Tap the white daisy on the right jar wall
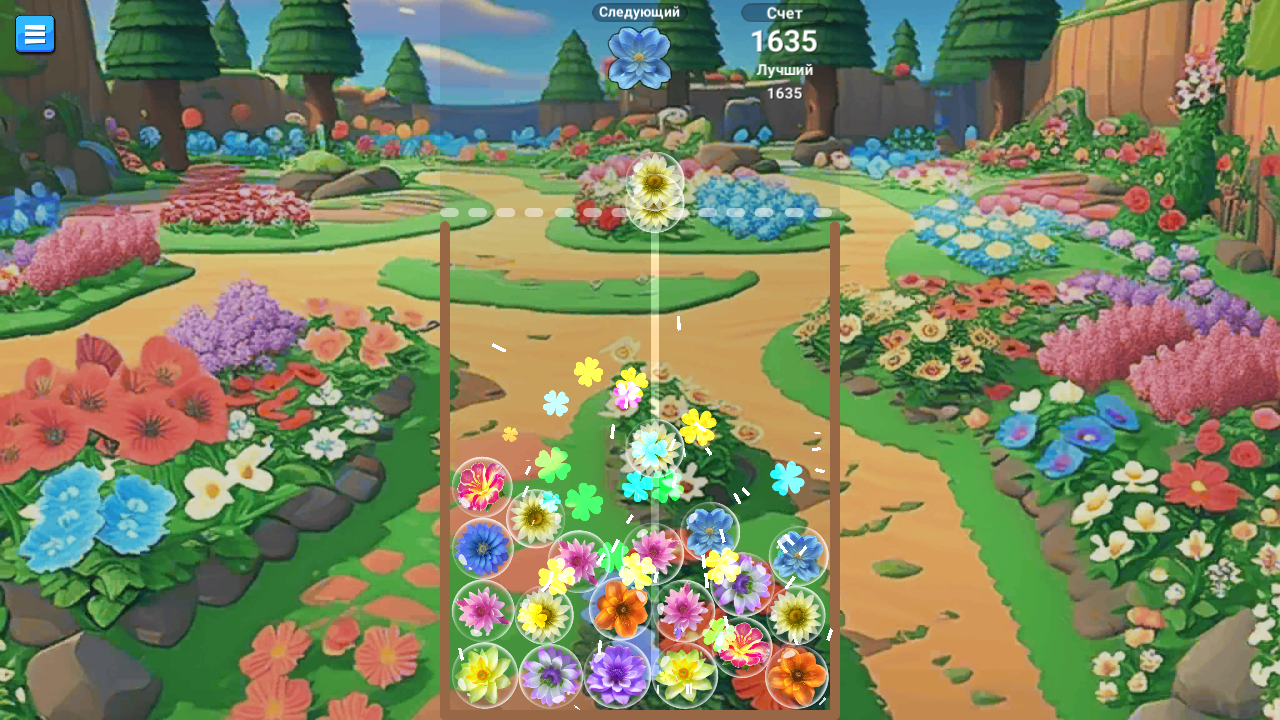This screenshot has width=1280, height=720. [x=796, y=615]
